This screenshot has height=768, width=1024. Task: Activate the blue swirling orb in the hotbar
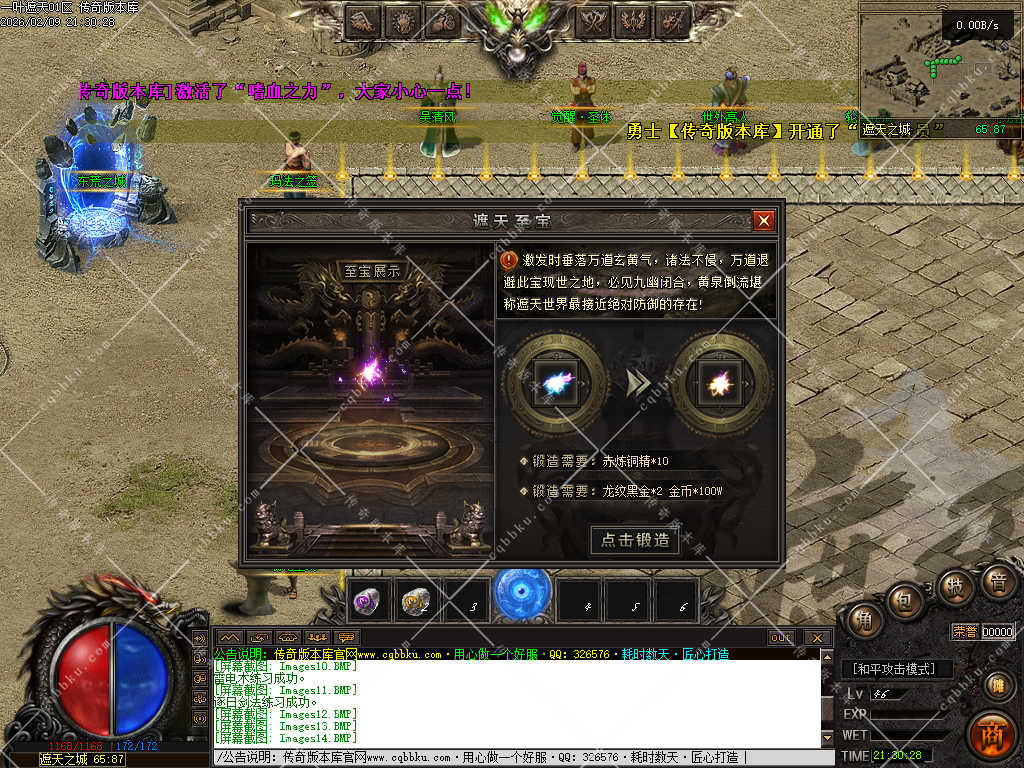click(522, 592)
